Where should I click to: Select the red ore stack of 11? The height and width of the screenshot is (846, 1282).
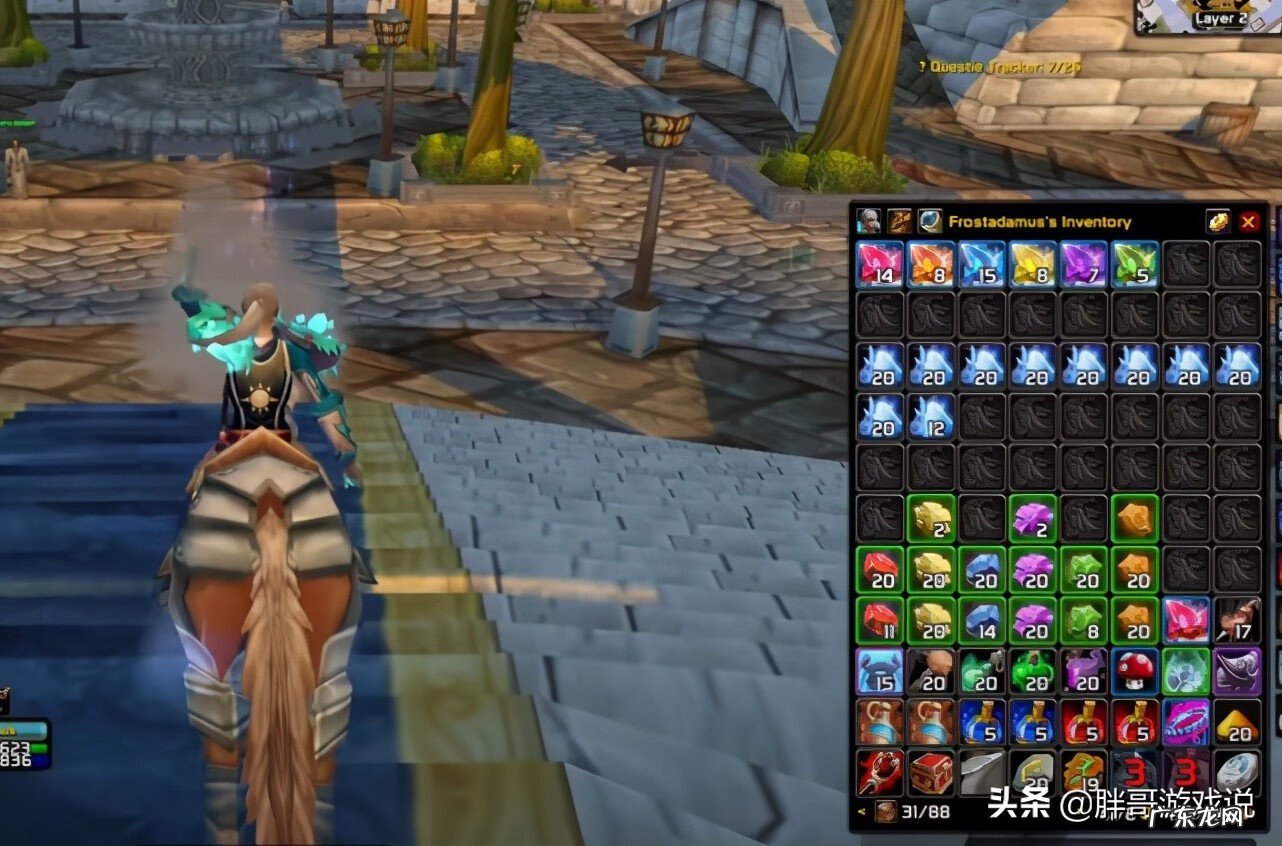880,621
